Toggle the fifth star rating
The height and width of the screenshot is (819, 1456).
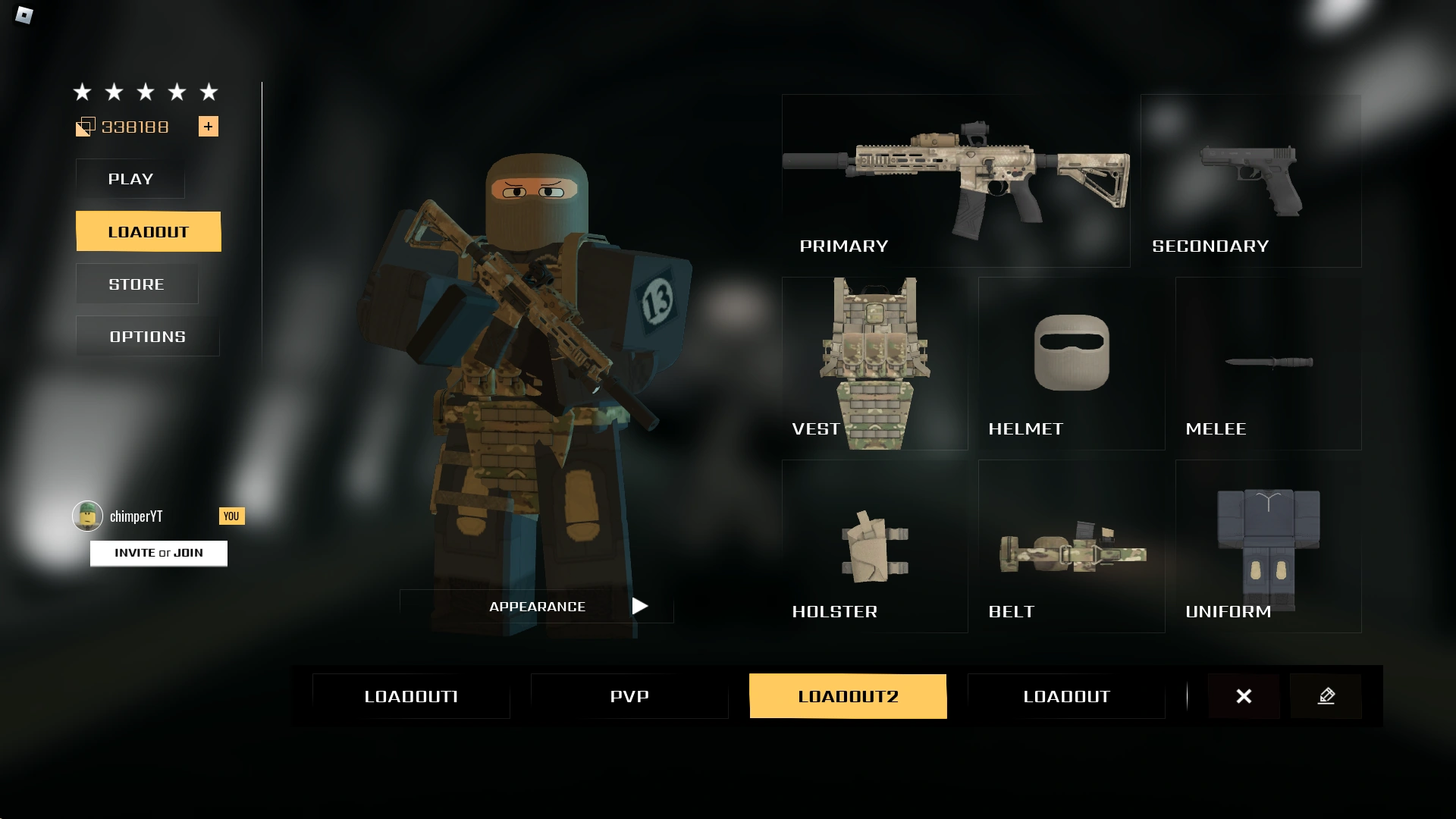(209, 92)
